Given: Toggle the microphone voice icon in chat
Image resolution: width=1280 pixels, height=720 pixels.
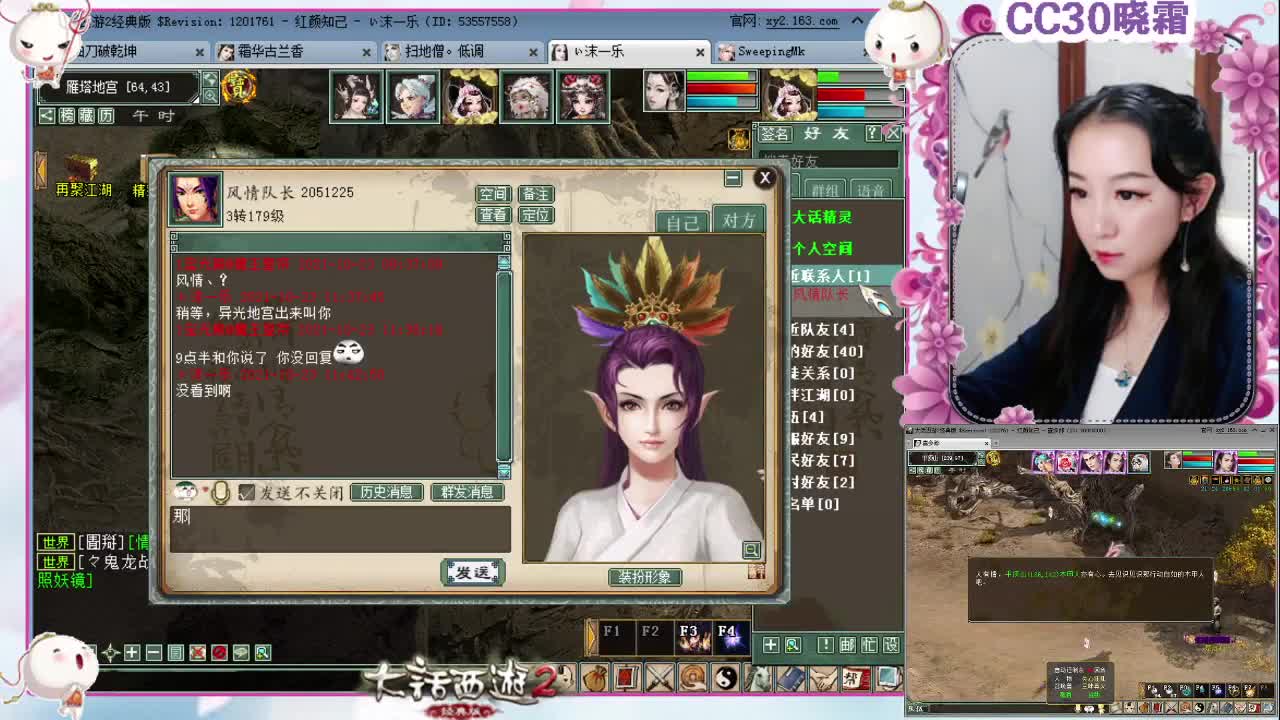Looking at the screenshot, I should 220,491.
